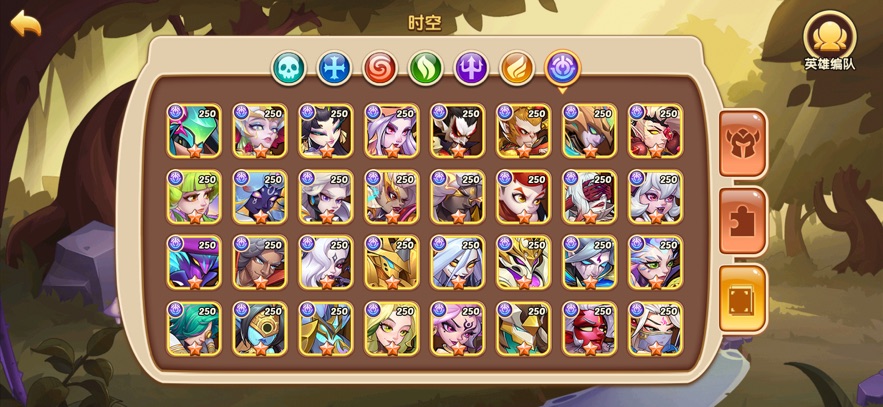Image resolution: width=883 pixels, height=407 pixels.
Task: Choose the golden armored knight hero
Action: click(x=392, y=263)
